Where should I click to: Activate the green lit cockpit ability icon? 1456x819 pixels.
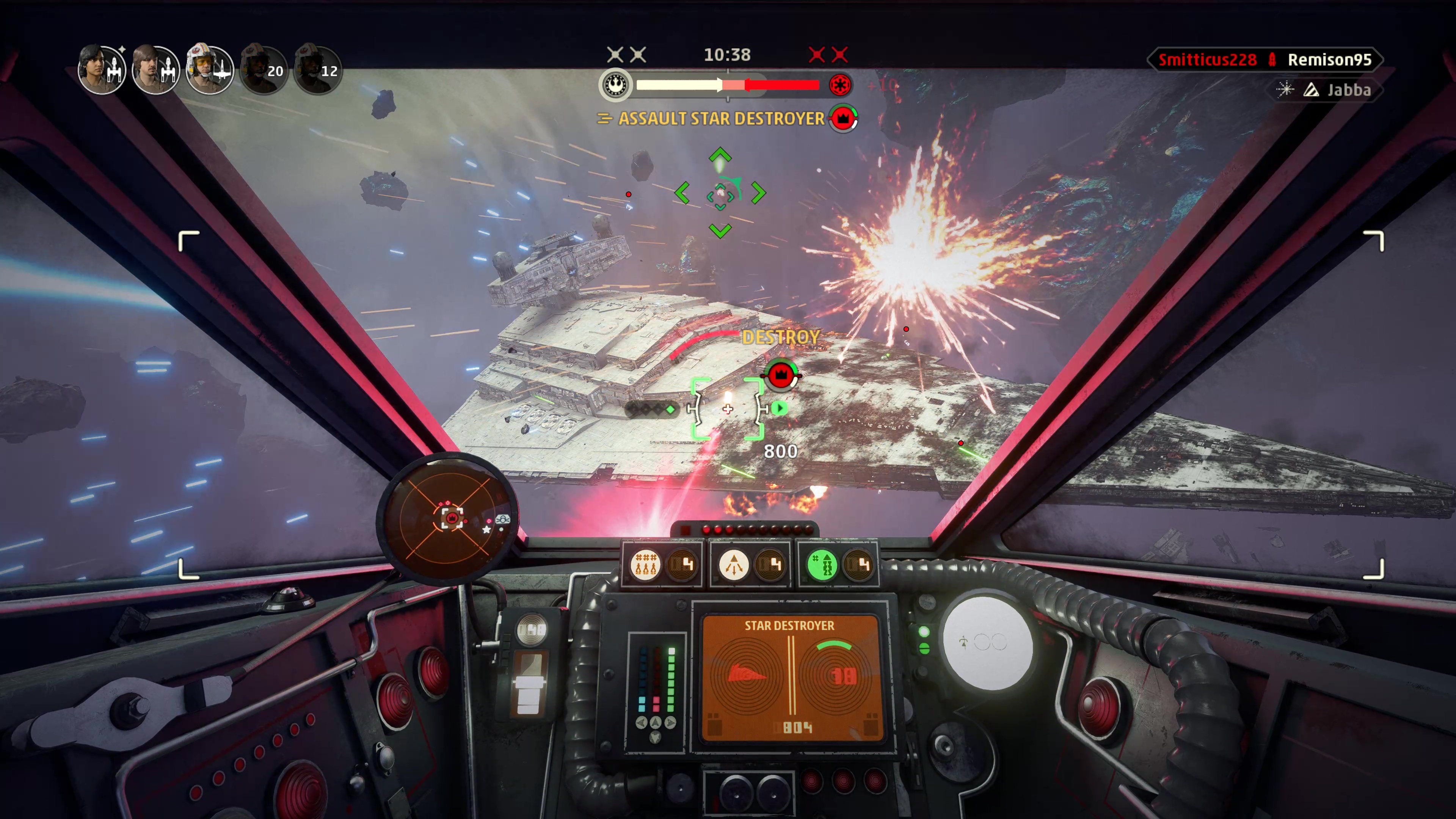click(822, 565)
